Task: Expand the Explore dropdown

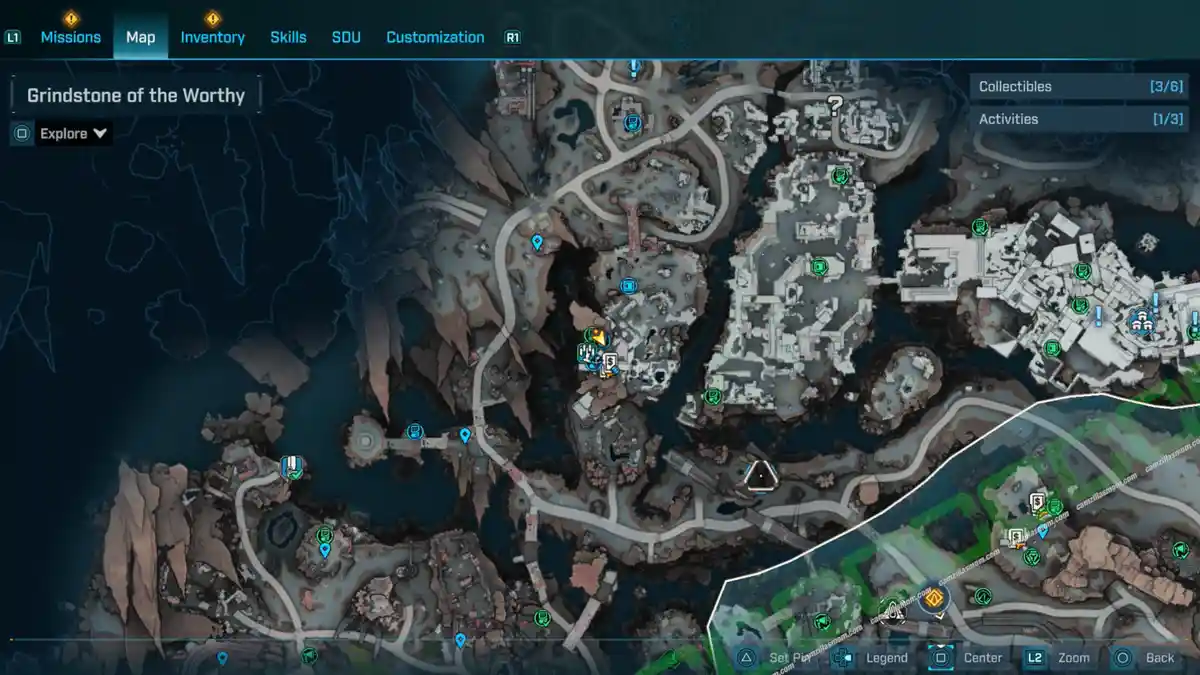Action: [73, 133]
